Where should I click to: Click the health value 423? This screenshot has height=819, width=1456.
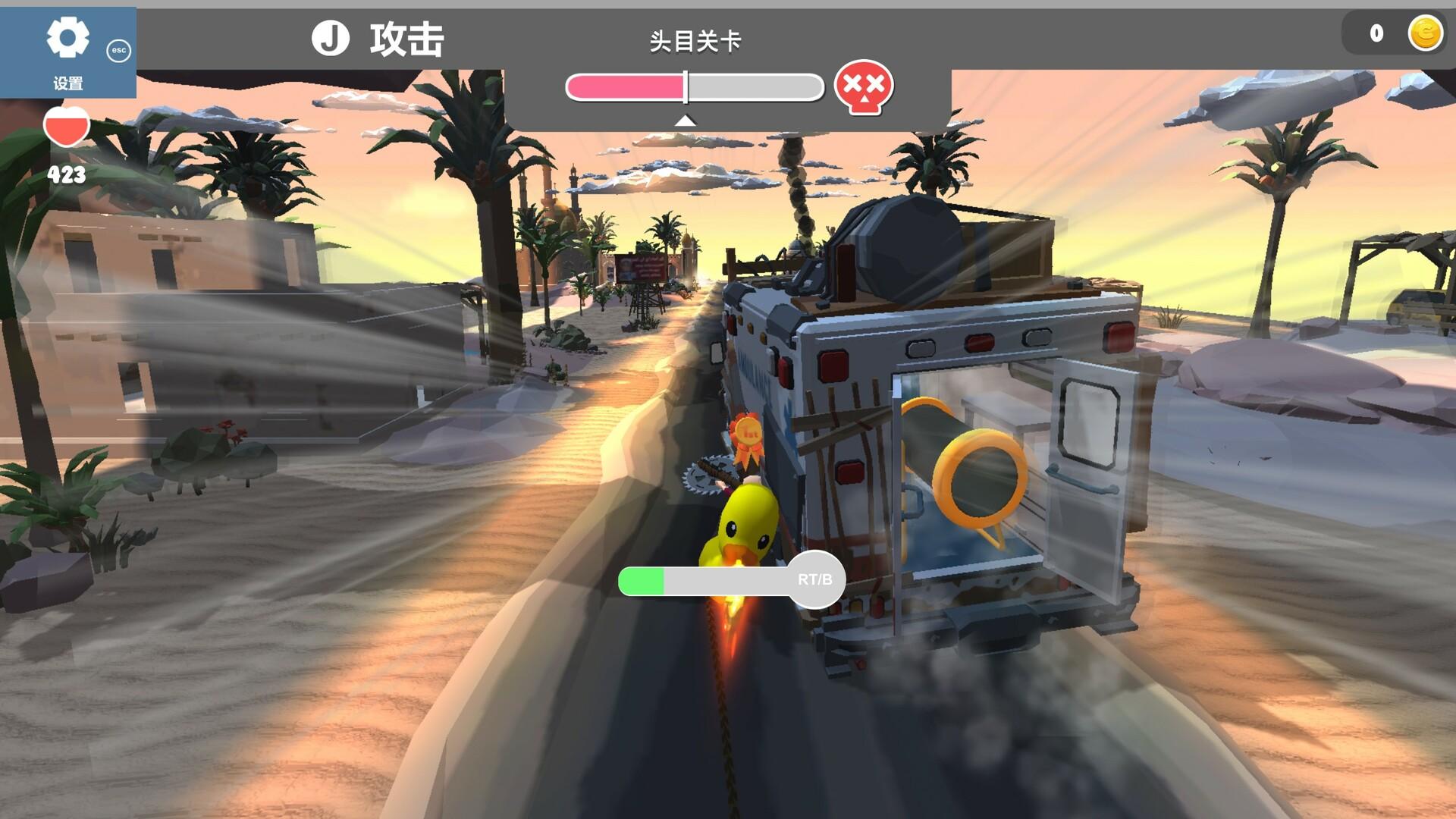point(66,175)
